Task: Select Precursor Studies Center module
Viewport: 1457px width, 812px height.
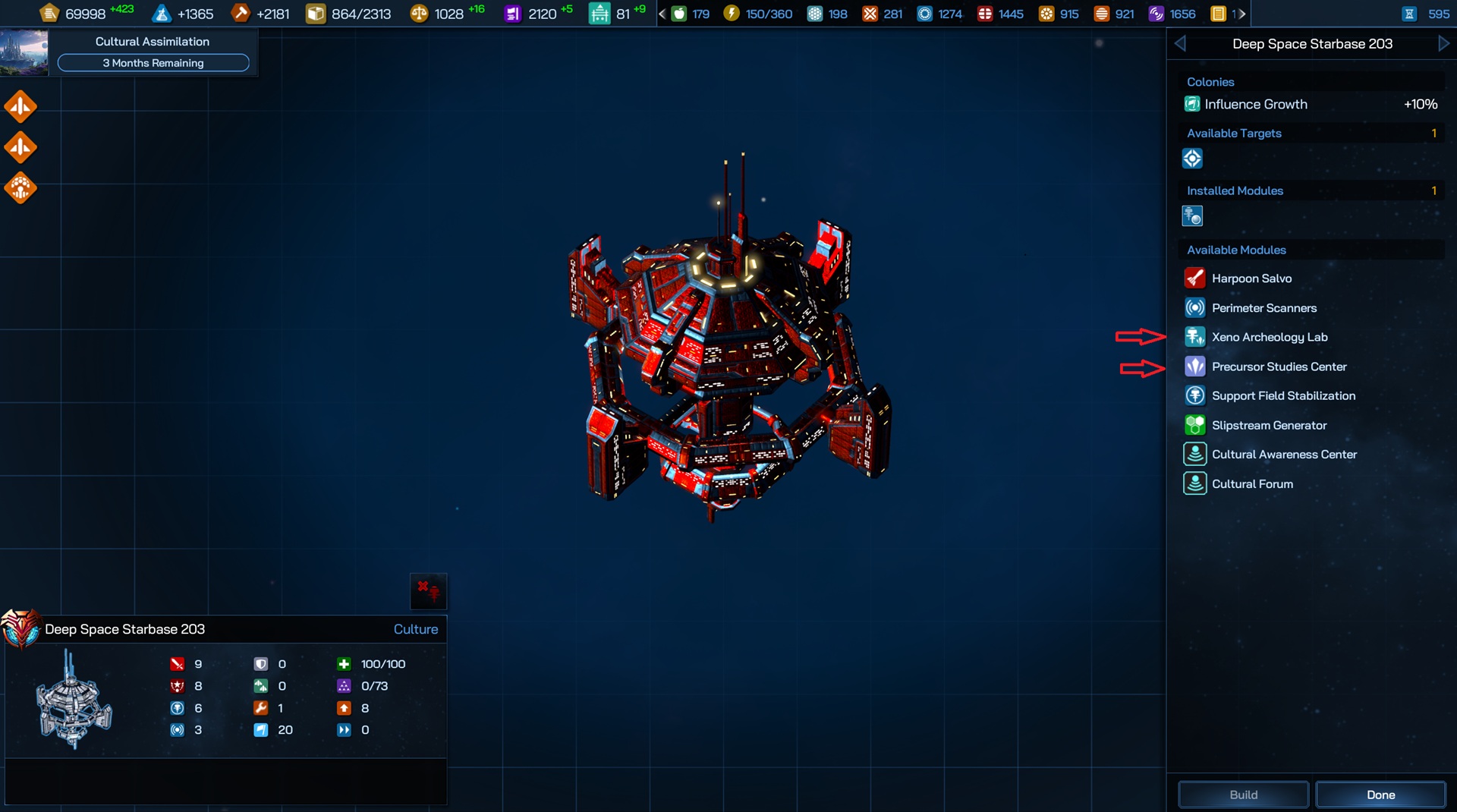Action: click(1279, 367)
